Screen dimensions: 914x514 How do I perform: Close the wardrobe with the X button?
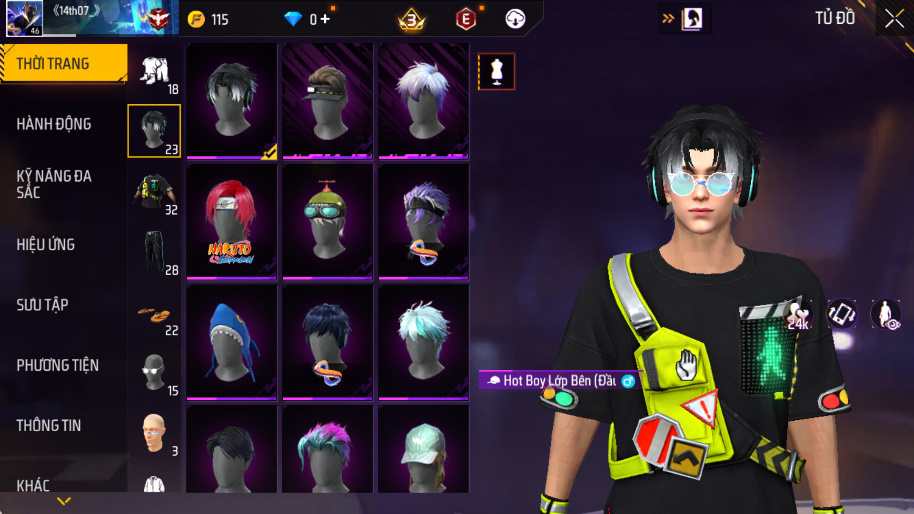[x=893, y=18]
